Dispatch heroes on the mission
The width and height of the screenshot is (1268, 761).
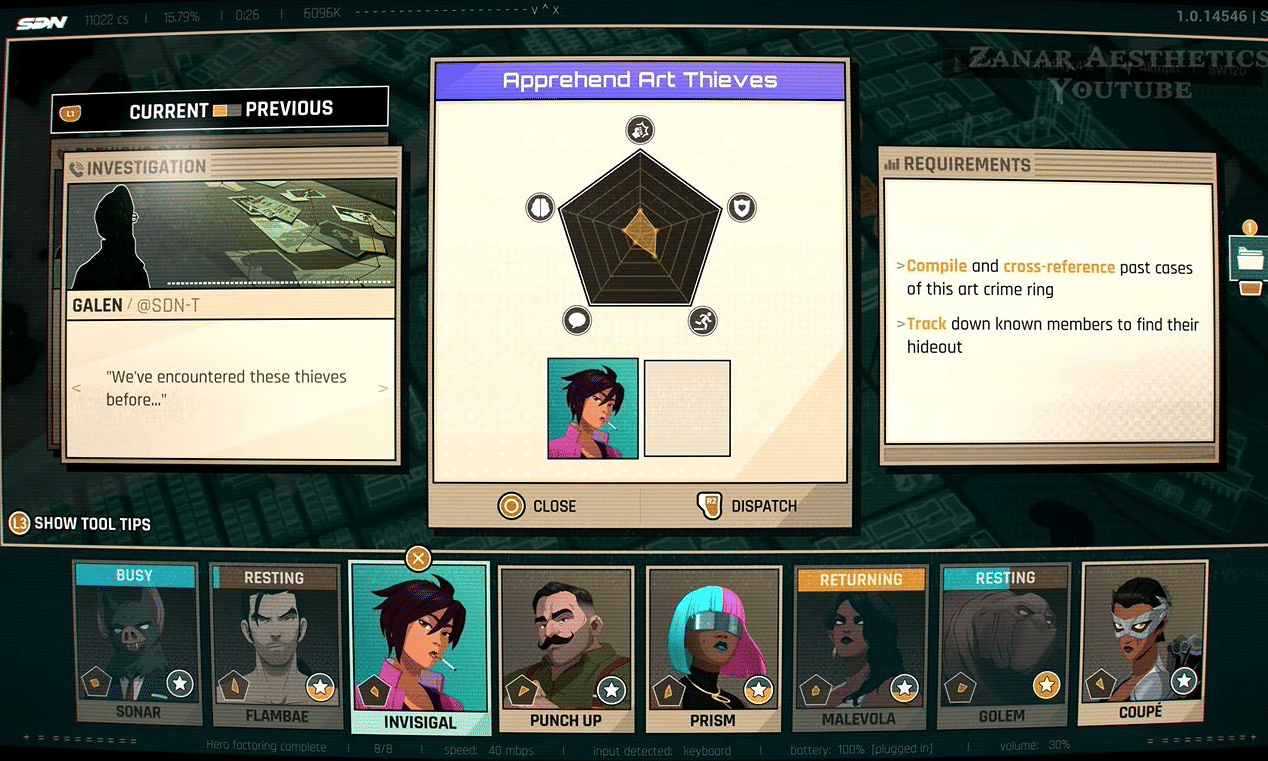pyautogui.click(x=746, y=506)
